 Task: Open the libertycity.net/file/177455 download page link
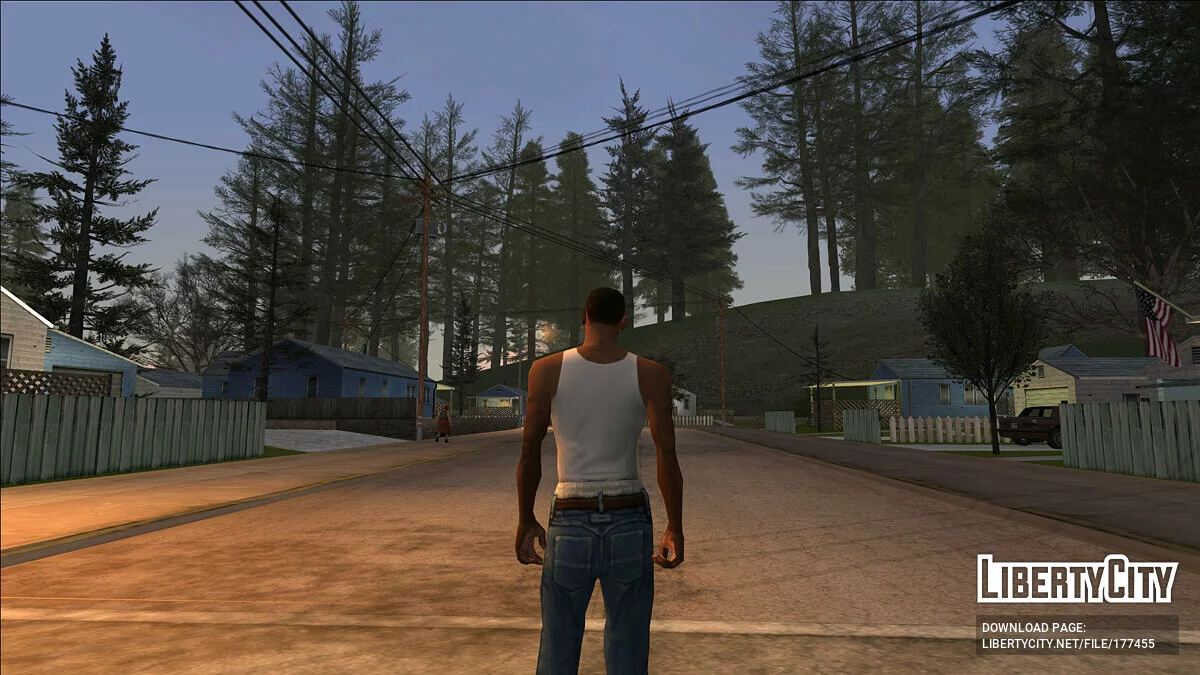(x=1068, y=644)
